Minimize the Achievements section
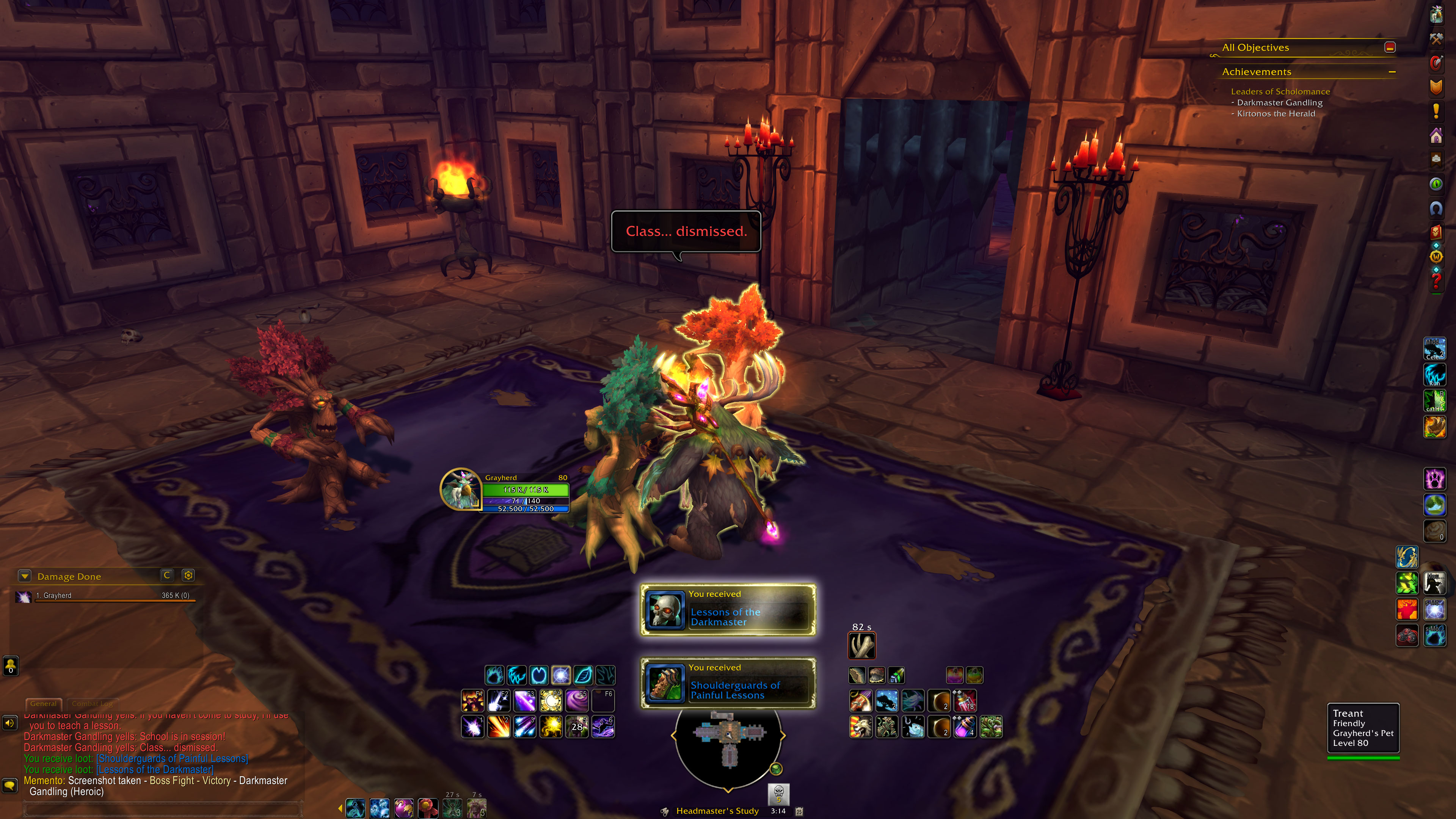 pos(1392,72)
